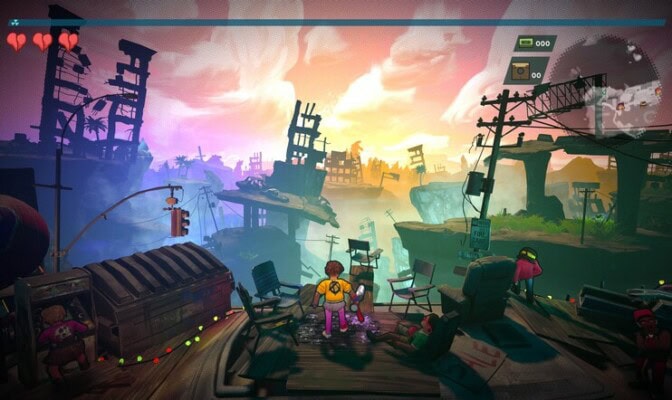Select the green cassette tape icon
672x400 pixels.
(x=524, y=43)
